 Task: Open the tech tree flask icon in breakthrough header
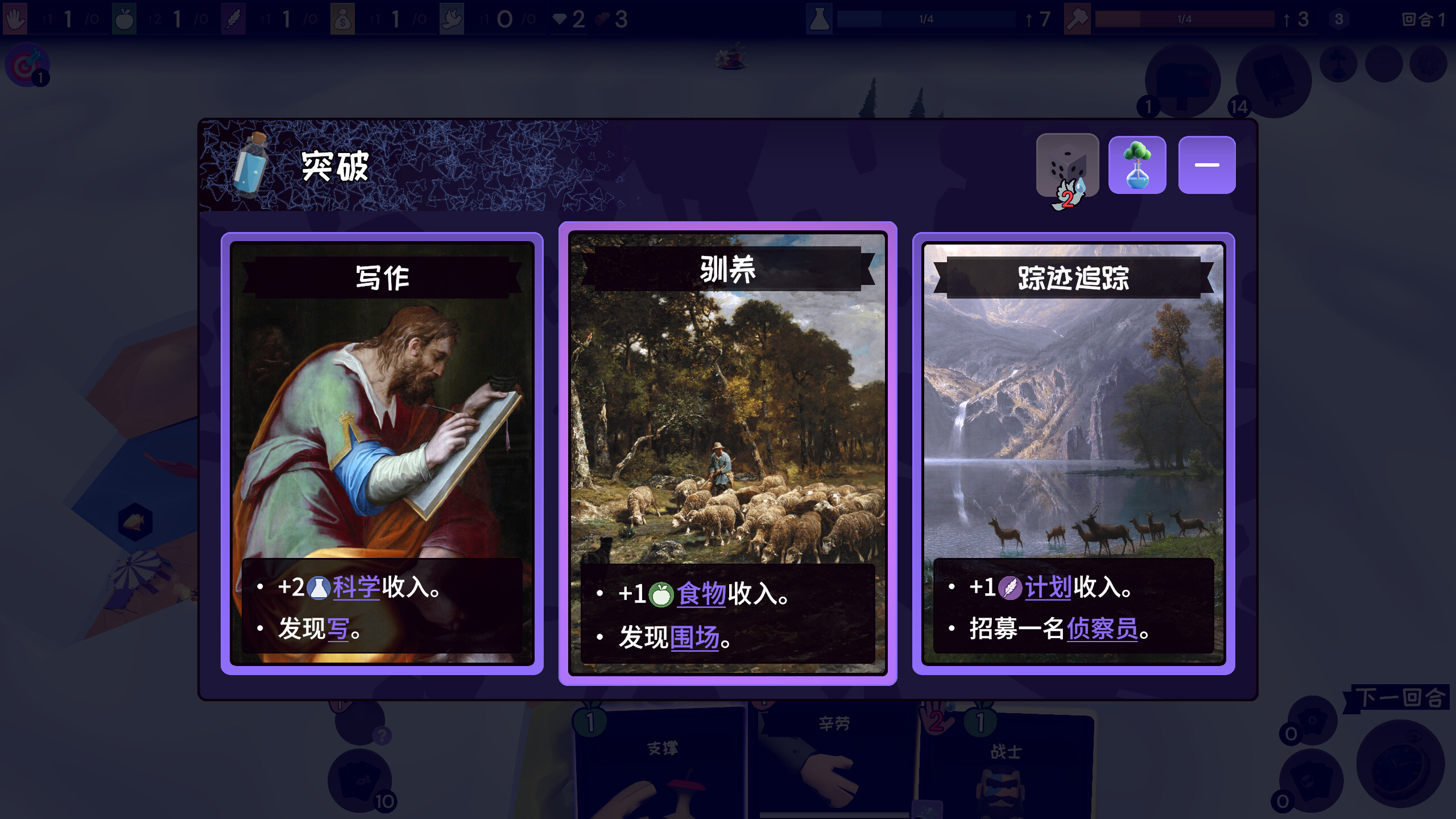(x=1137, y=166)
